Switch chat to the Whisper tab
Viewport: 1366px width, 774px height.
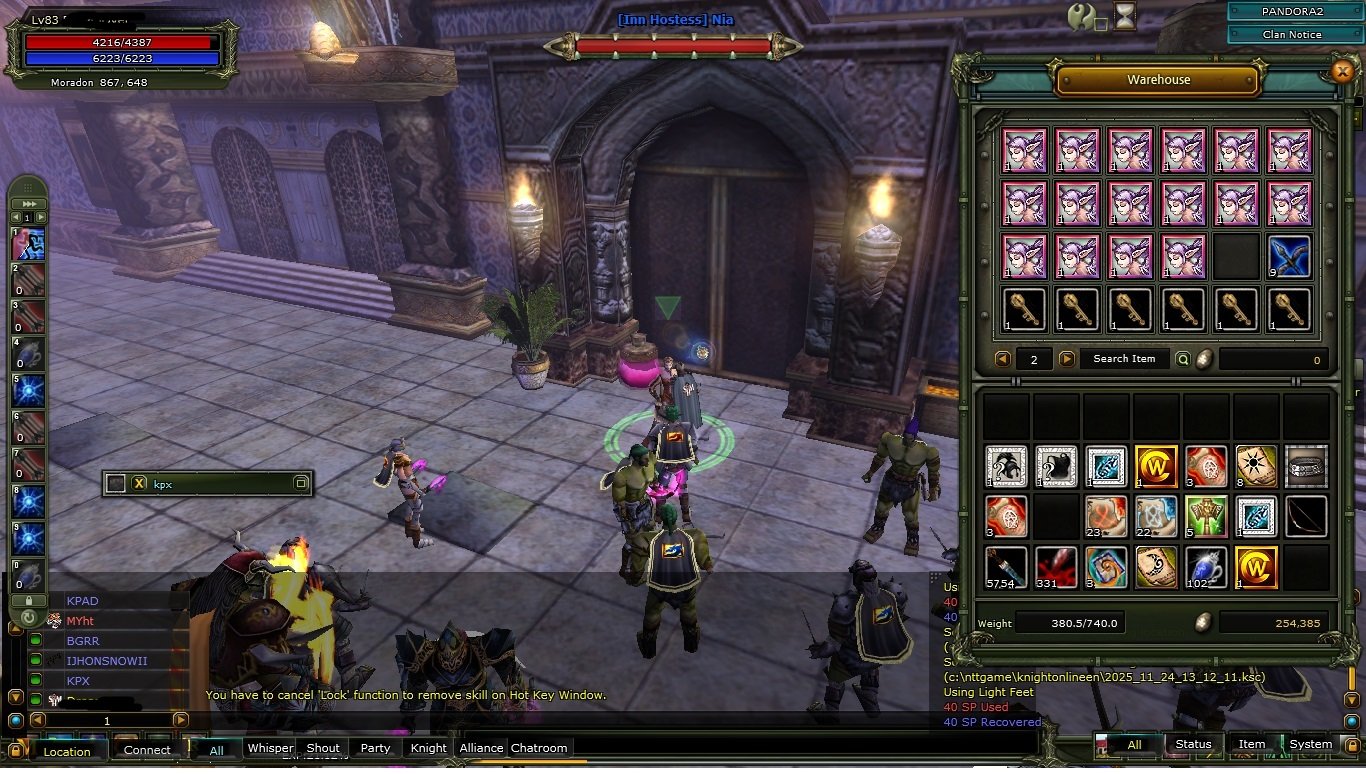coord(270,748)
